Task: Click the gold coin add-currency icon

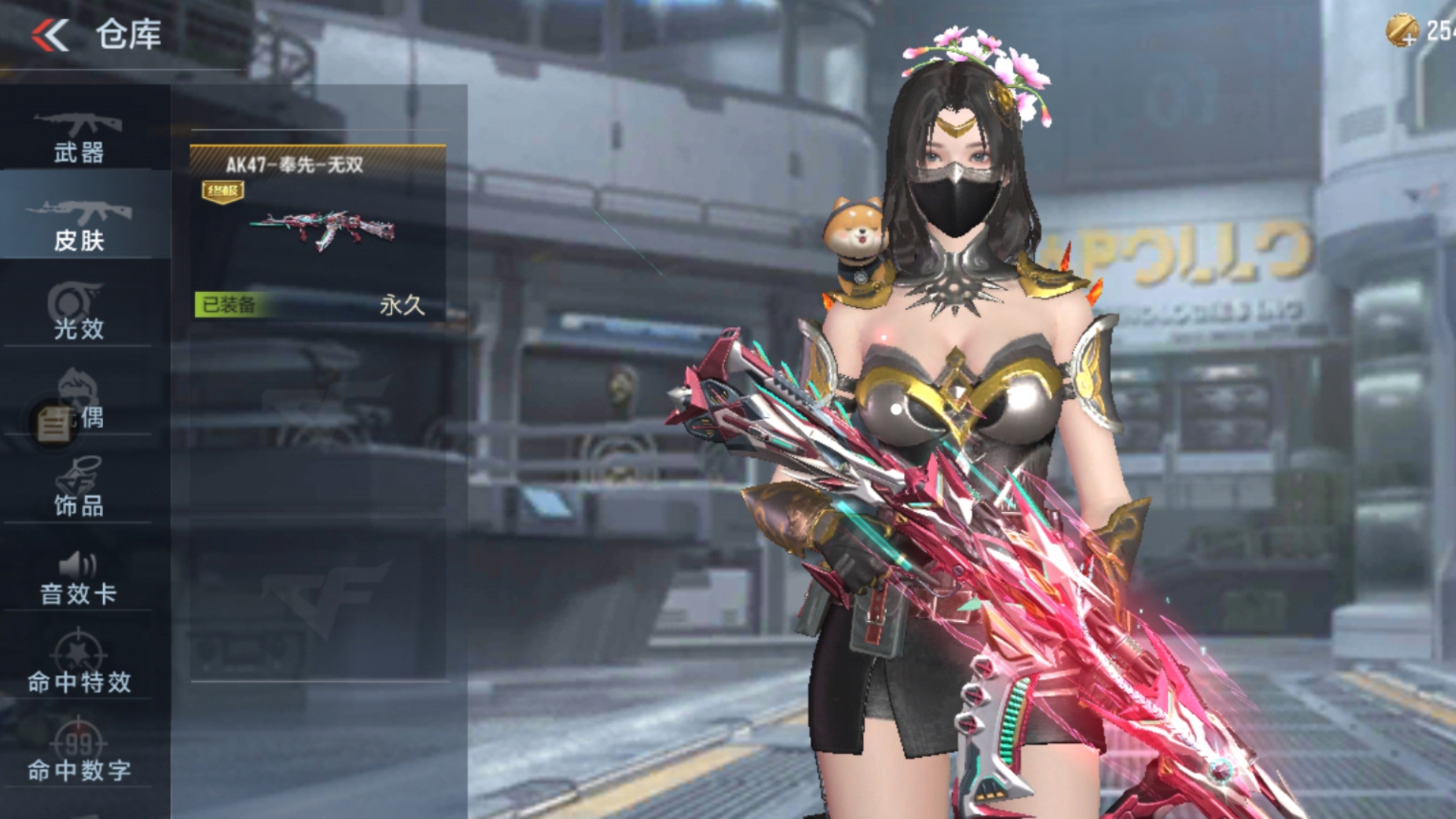Action: tap(1401, 30)
